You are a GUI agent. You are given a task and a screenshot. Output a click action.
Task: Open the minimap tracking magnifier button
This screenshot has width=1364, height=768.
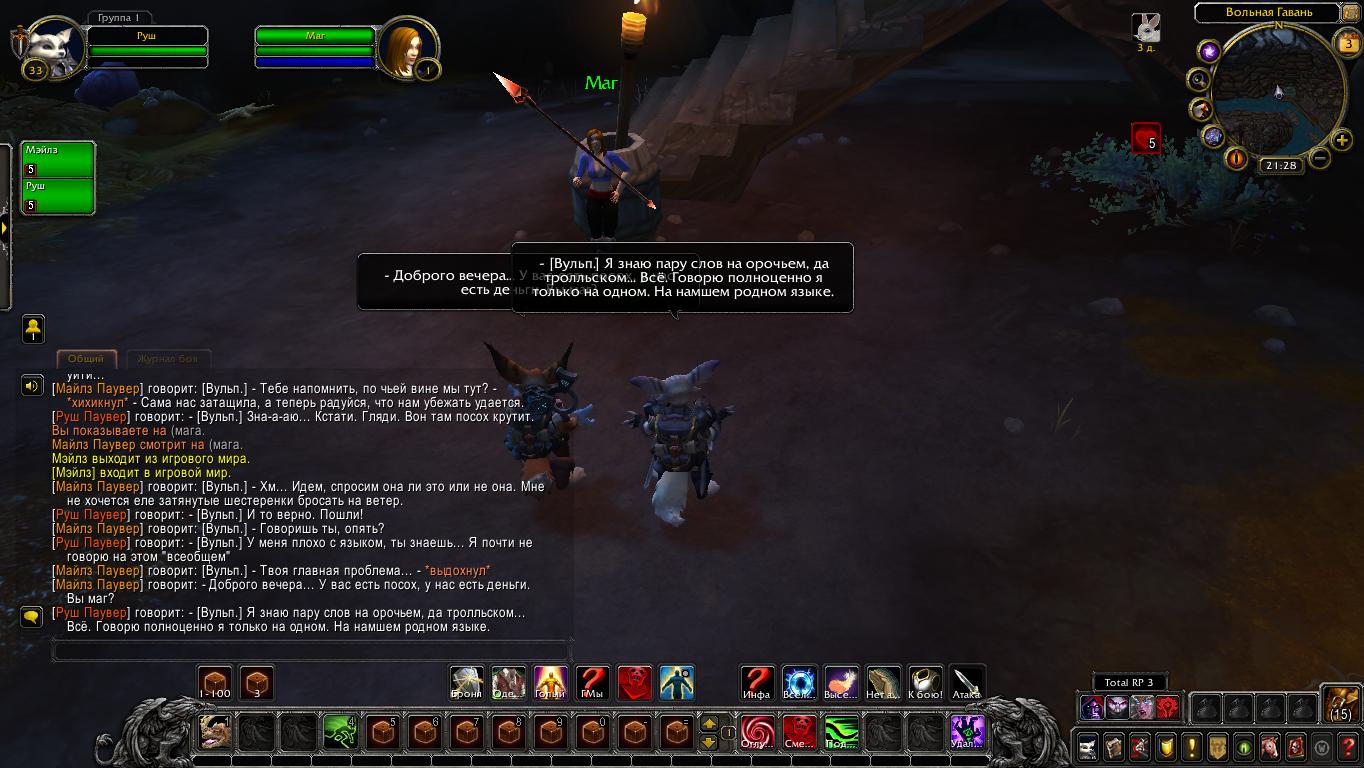click(x=1197, y=79)
